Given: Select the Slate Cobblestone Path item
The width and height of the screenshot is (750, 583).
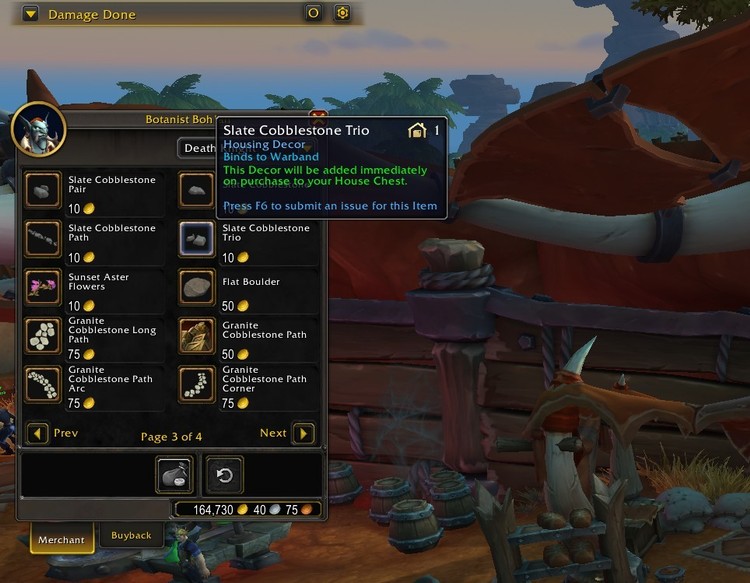Looking at the screenshot, I should coord(43,239).
